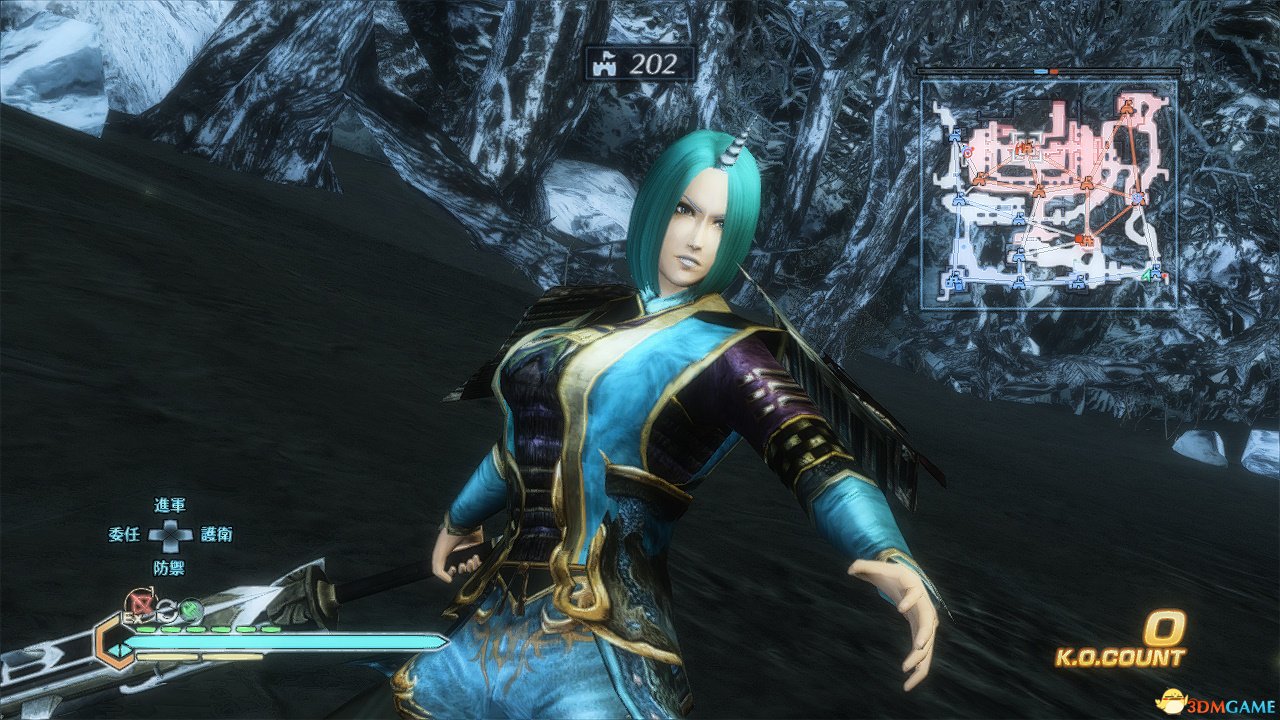Choose the 委任 delegate command
The image size is (1280, 720).
pos(124,535)
